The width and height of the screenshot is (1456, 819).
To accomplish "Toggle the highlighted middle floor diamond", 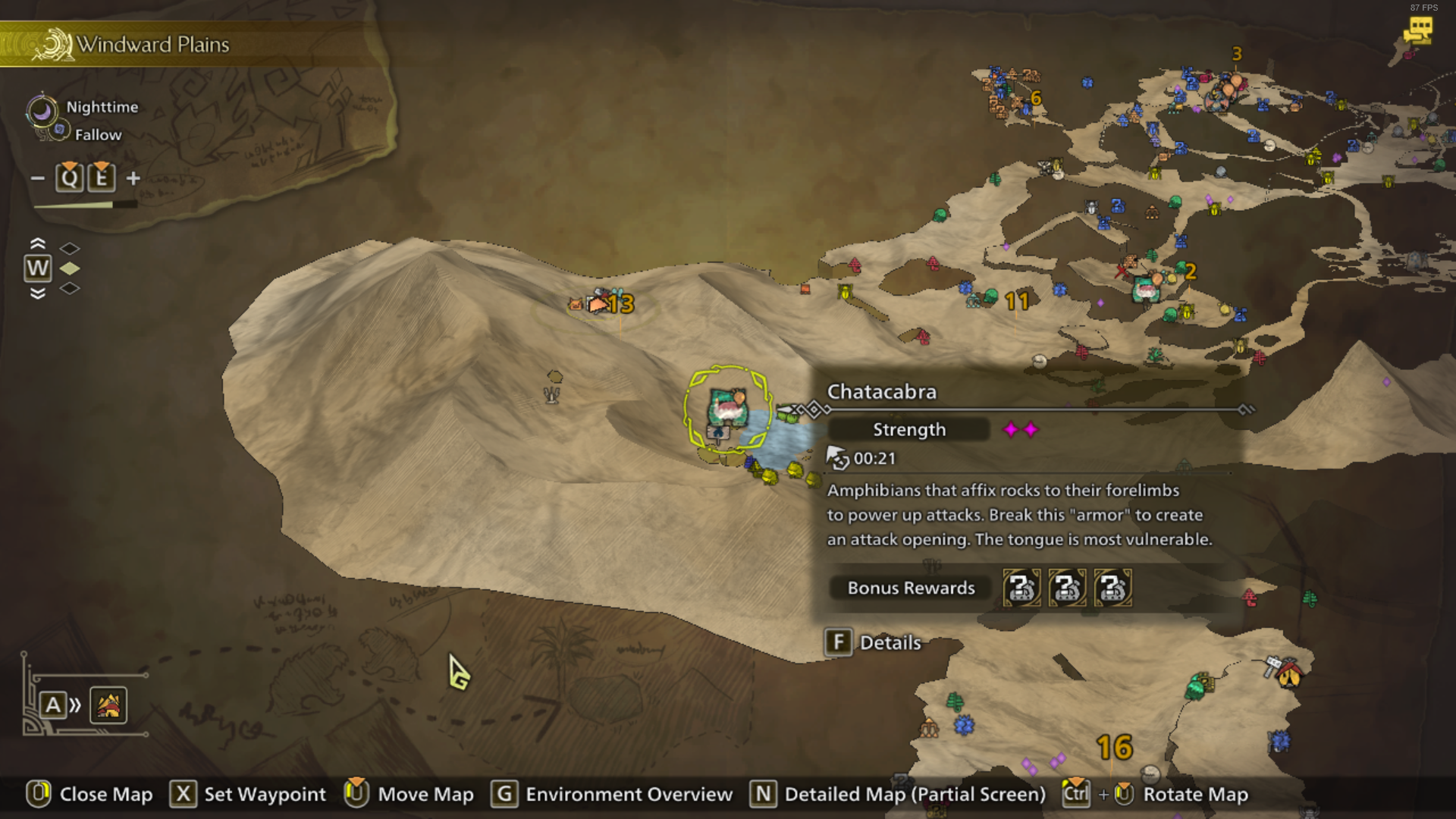I will coord(71,267).
